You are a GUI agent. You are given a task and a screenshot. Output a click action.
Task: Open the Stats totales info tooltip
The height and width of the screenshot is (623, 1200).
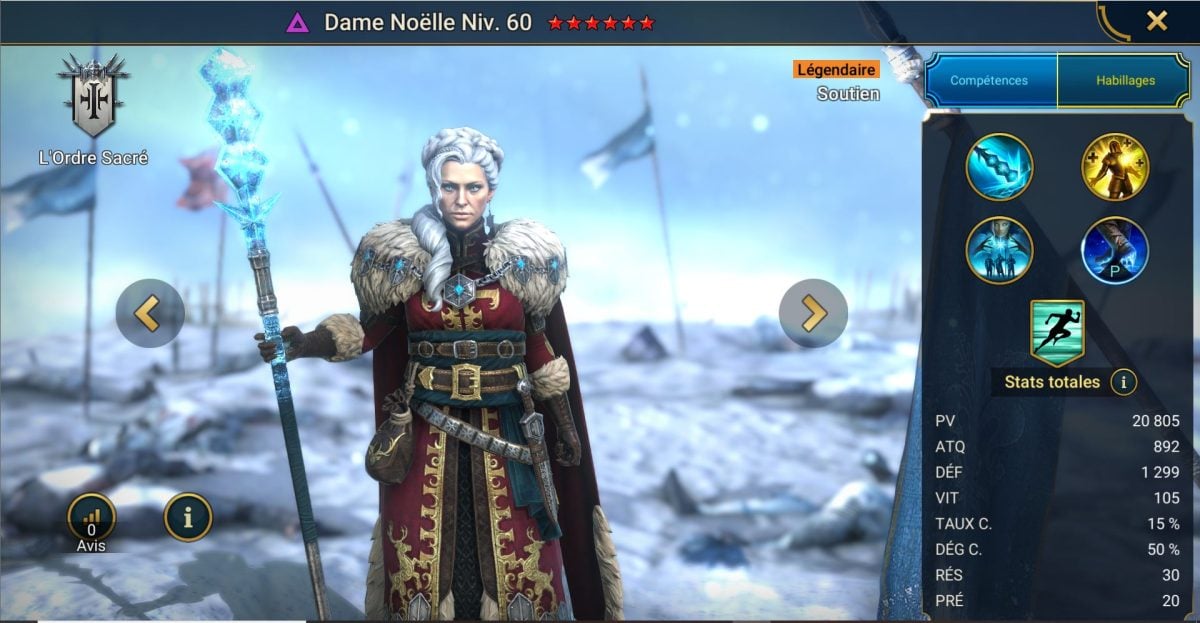[x=1123, y=382]
